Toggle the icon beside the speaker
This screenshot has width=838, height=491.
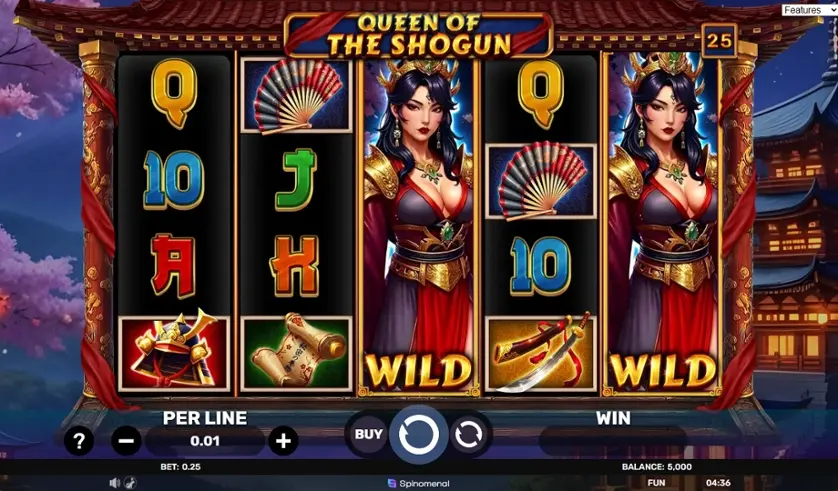(131, 482)
